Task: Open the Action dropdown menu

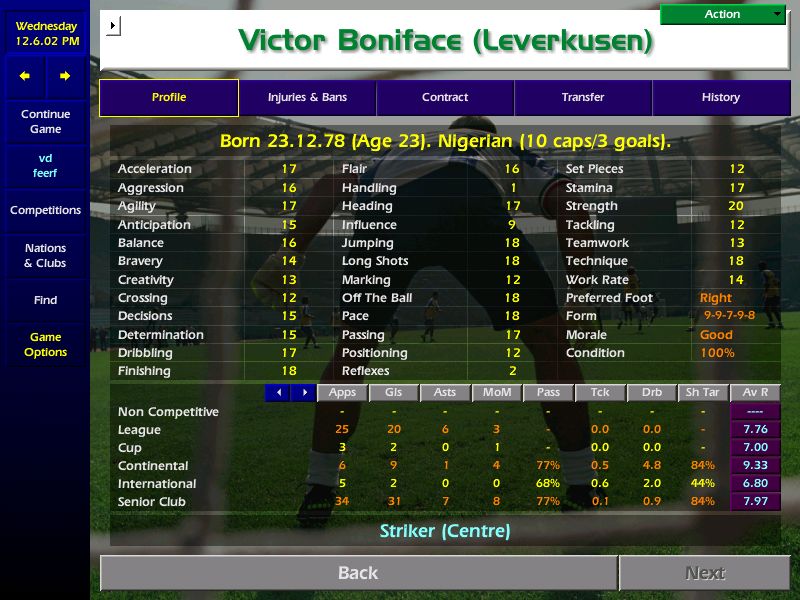Action: click(723, 14)
